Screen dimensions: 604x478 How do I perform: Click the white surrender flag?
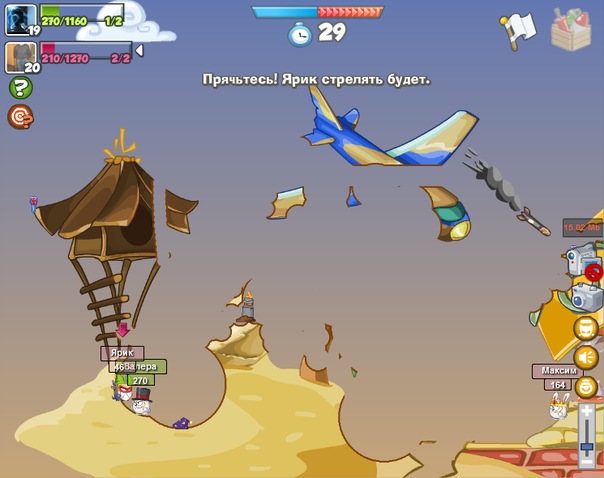519,30
